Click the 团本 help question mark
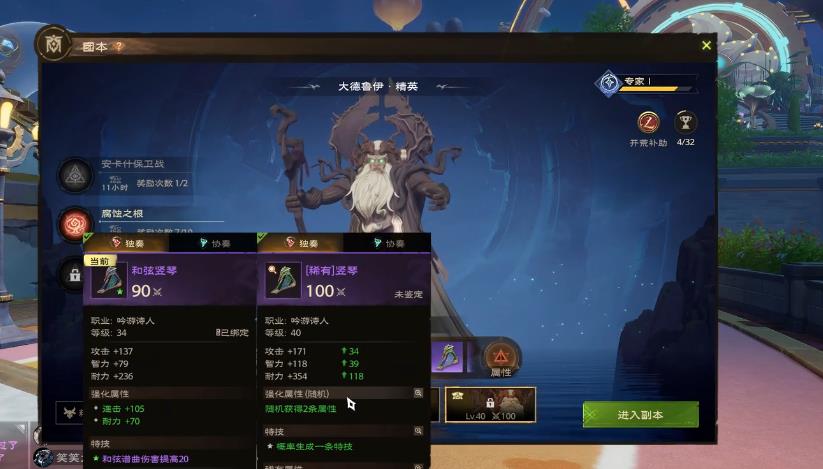Screen dimensions: 823x469 (118, 46)
